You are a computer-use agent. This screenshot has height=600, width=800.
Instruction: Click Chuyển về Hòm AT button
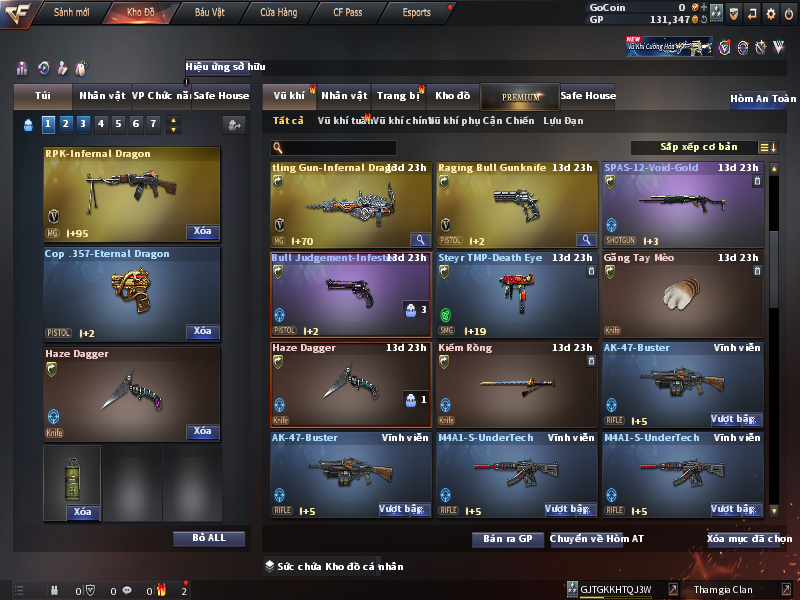click(x=597, y=539)
